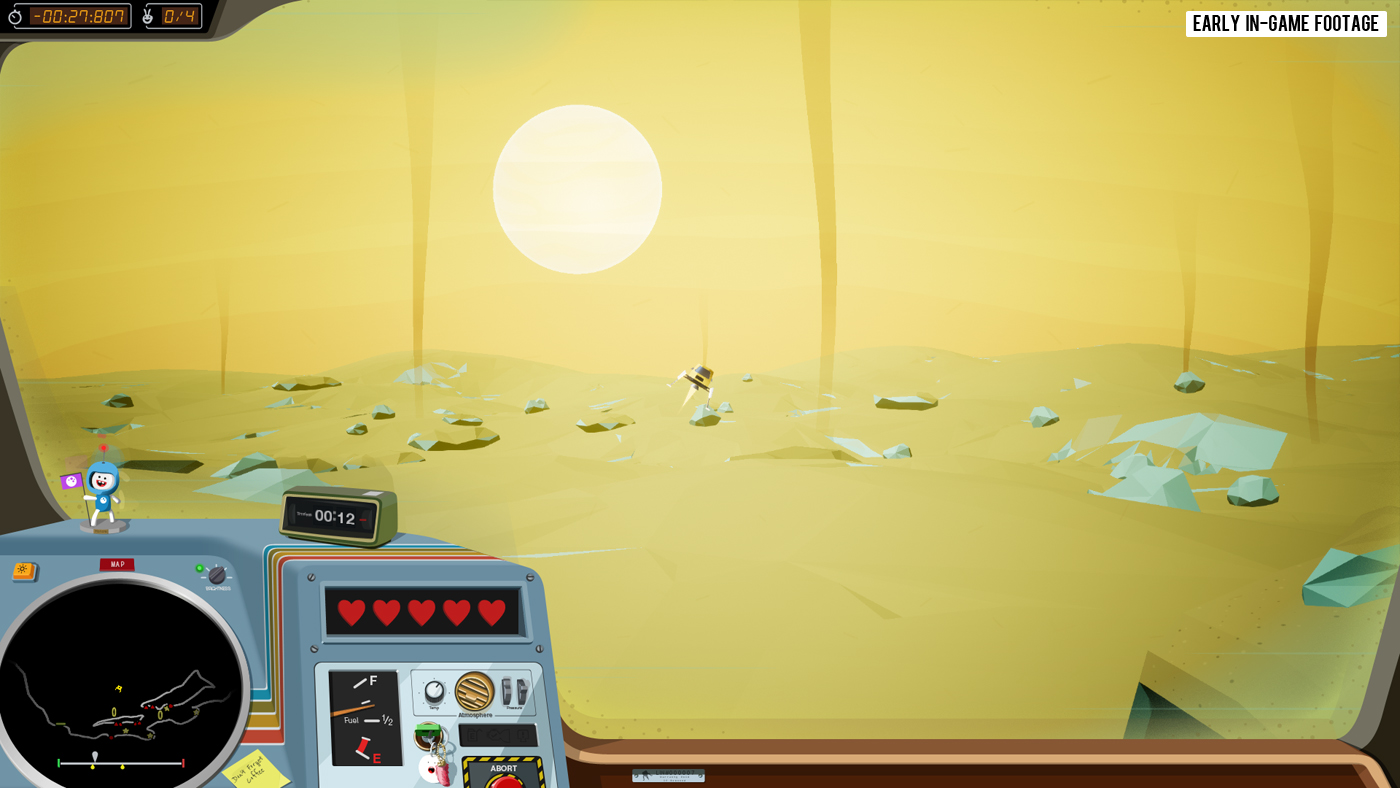Adjust the Temp dial
Viewport: 1400px width, 788px height.
coord(434,691)
